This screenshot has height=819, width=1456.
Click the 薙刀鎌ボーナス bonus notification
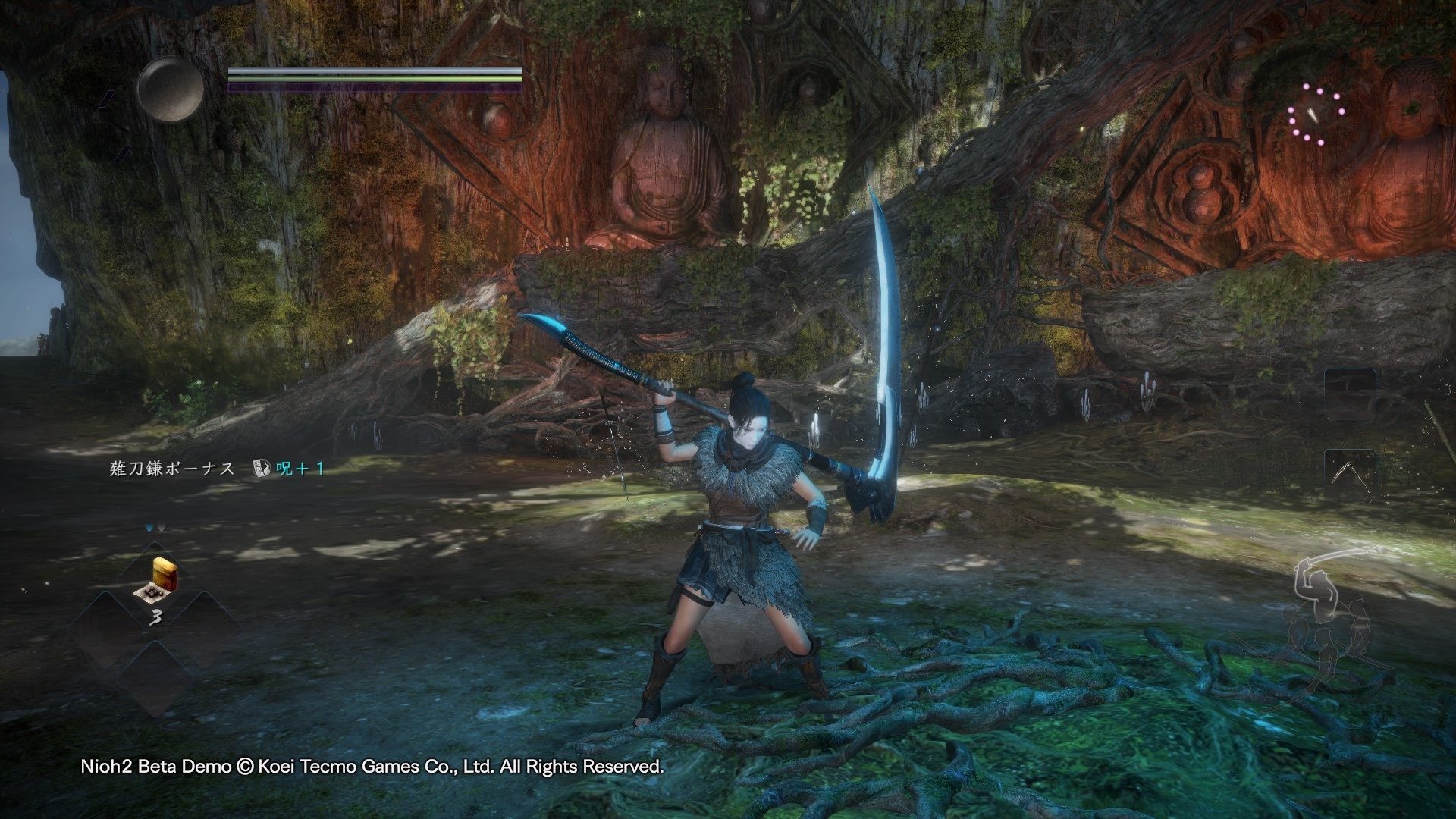218,469
